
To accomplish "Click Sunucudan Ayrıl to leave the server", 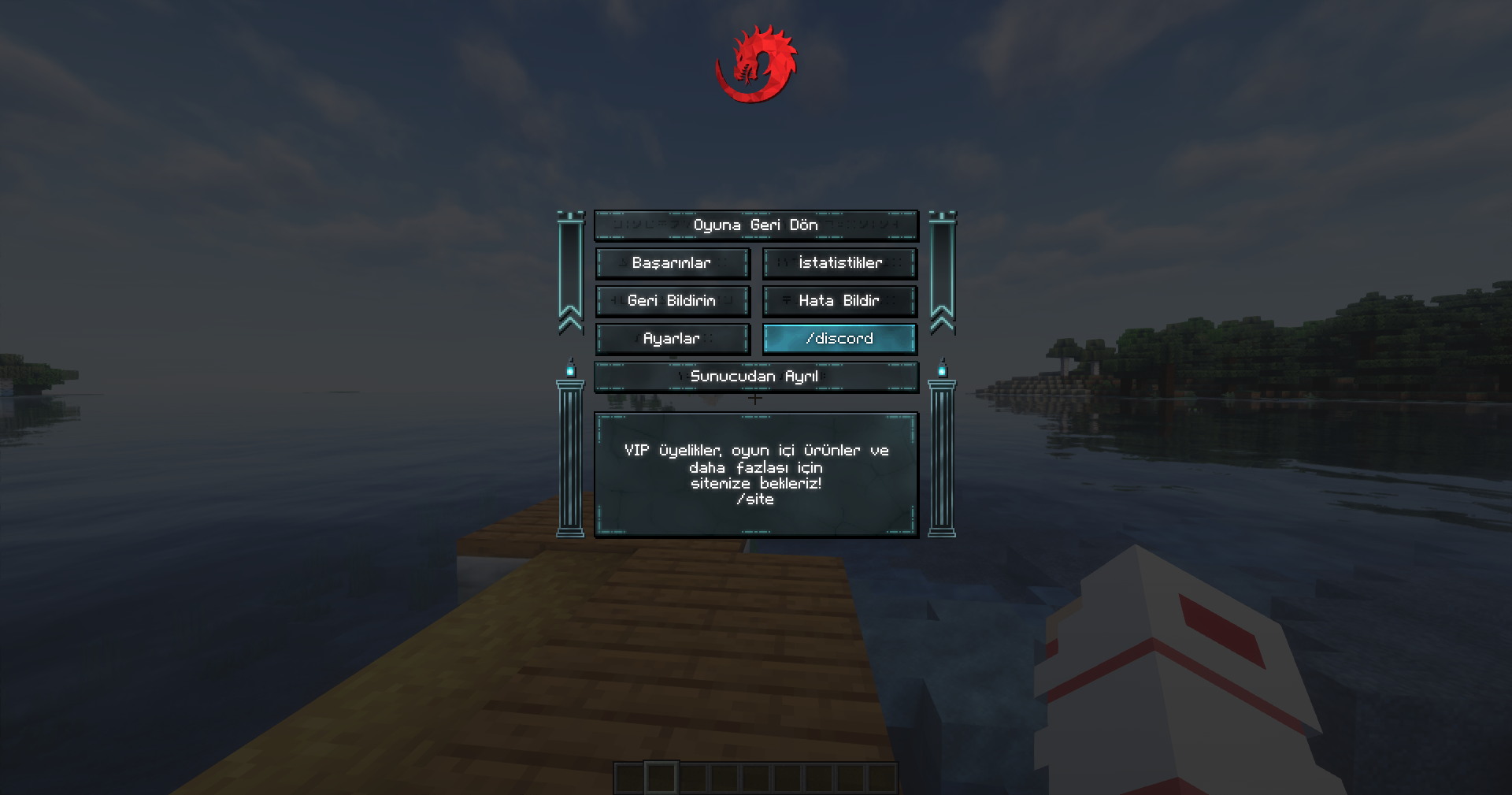I will pyautogui.click(x=756, y=377).
